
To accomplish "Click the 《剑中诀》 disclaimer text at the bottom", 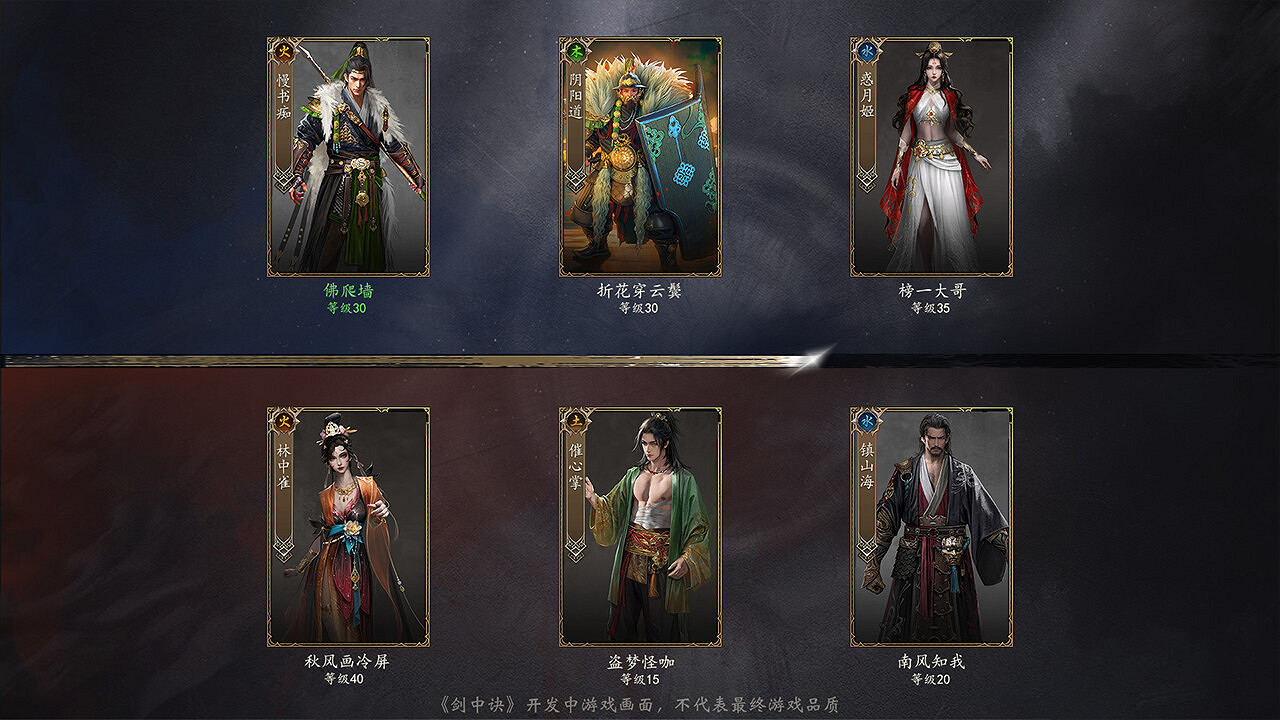I will click(x=640, y=701).
